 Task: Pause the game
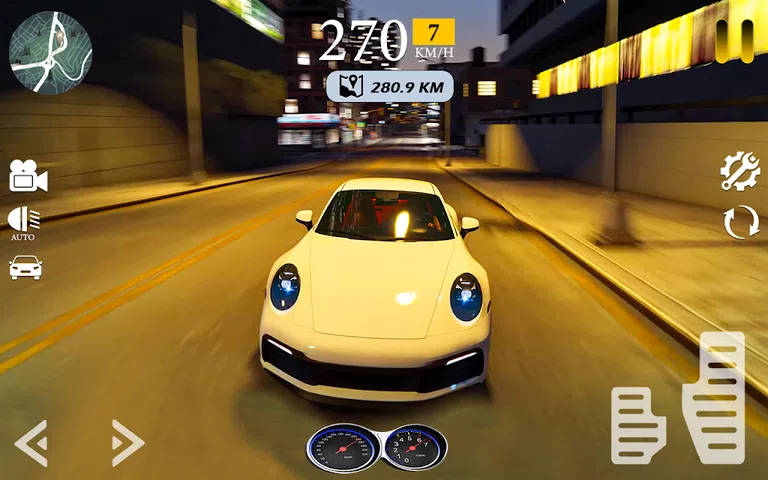(x=734, y=41)
